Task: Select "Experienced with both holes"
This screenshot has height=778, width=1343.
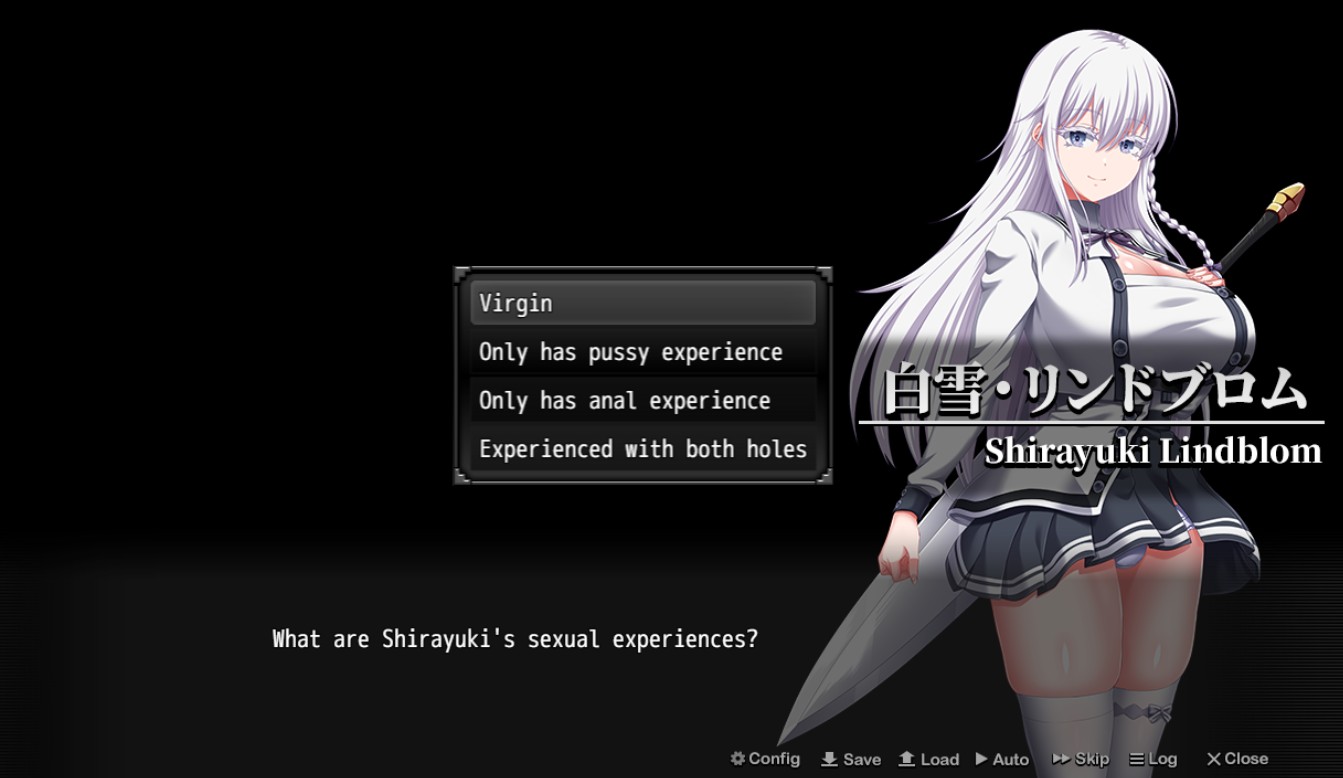Action: (642, 449)
